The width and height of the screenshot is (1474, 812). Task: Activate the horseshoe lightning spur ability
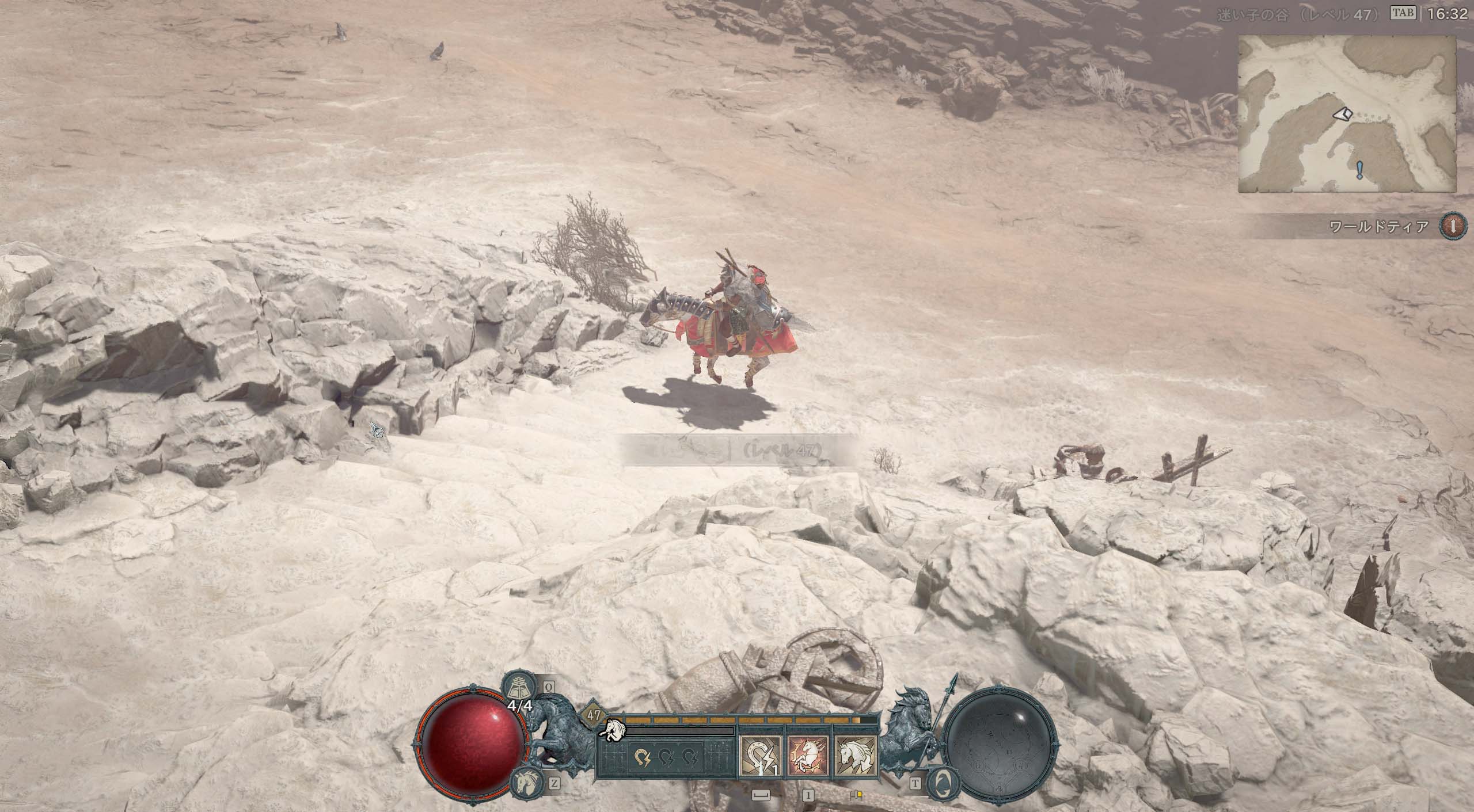pyautogui.click(x=761, y=755)
